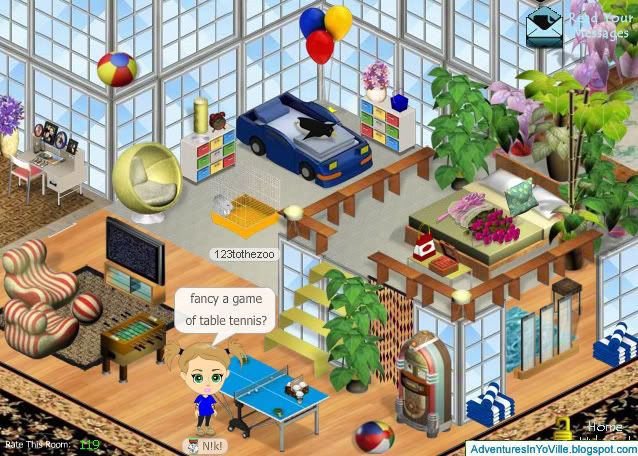Open the AdventuresInYoVille.blogspot.com link

pyautogui.click(x=552, y=448)
